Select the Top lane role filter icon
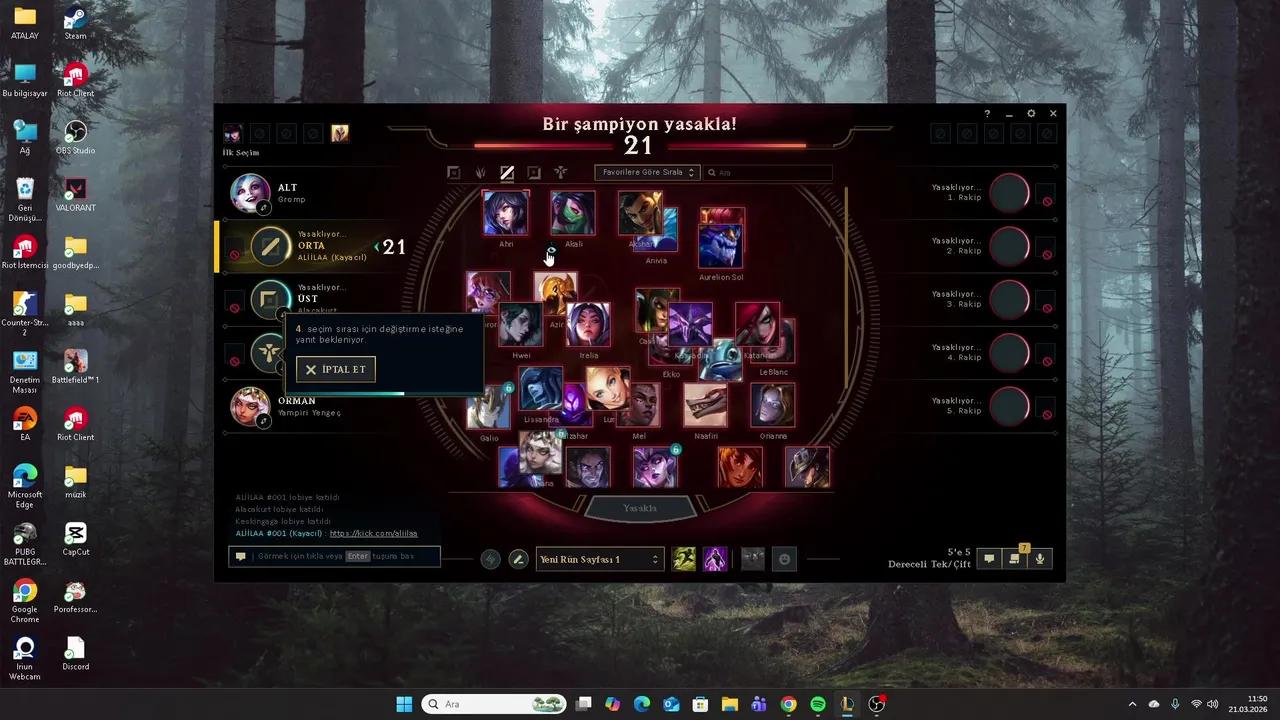This screenshot has height=720, width=1280. [455, 172]
